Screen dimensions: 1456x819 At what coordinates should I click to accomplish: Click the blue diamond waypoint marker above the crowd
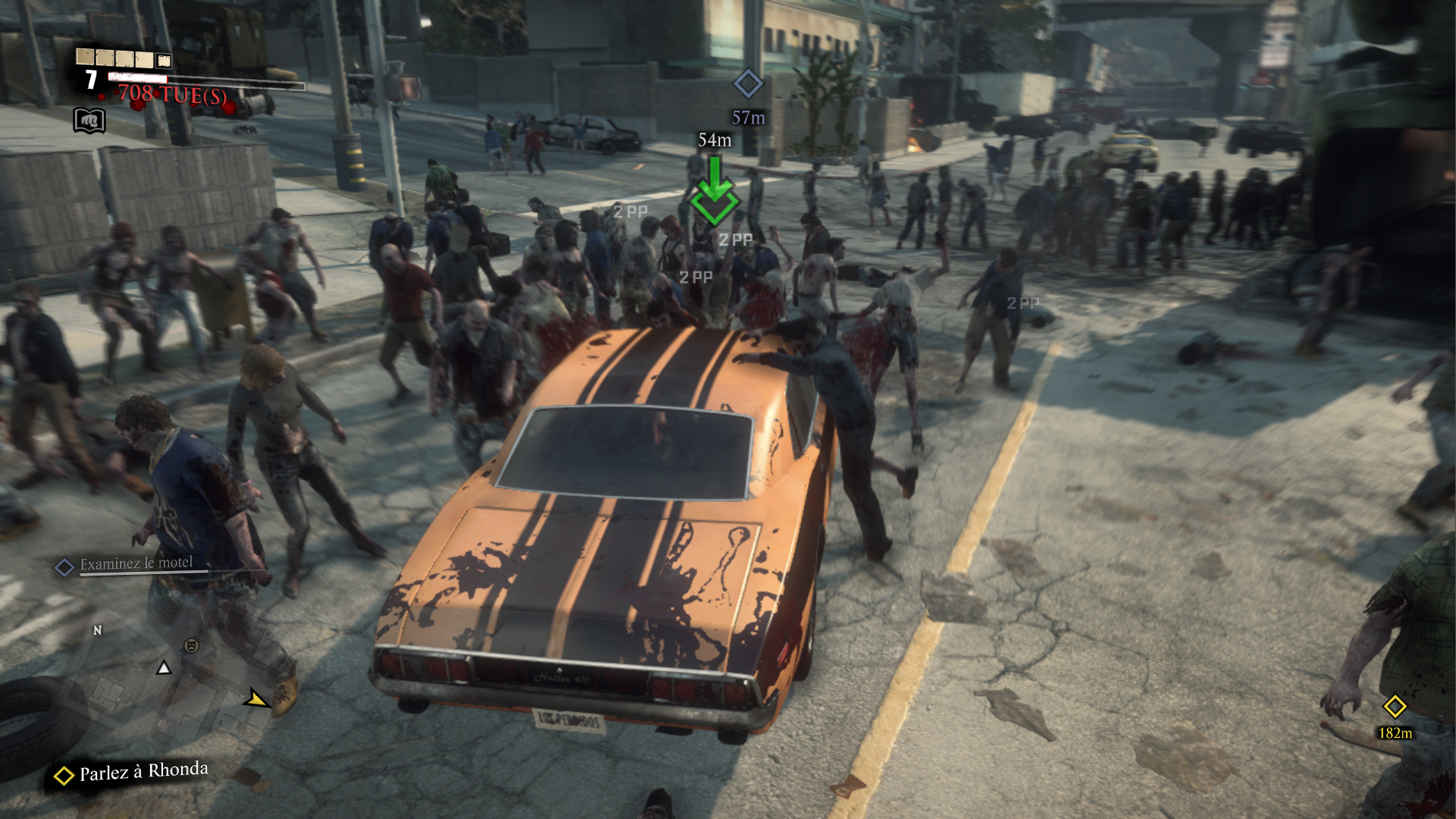click(750, 85)
